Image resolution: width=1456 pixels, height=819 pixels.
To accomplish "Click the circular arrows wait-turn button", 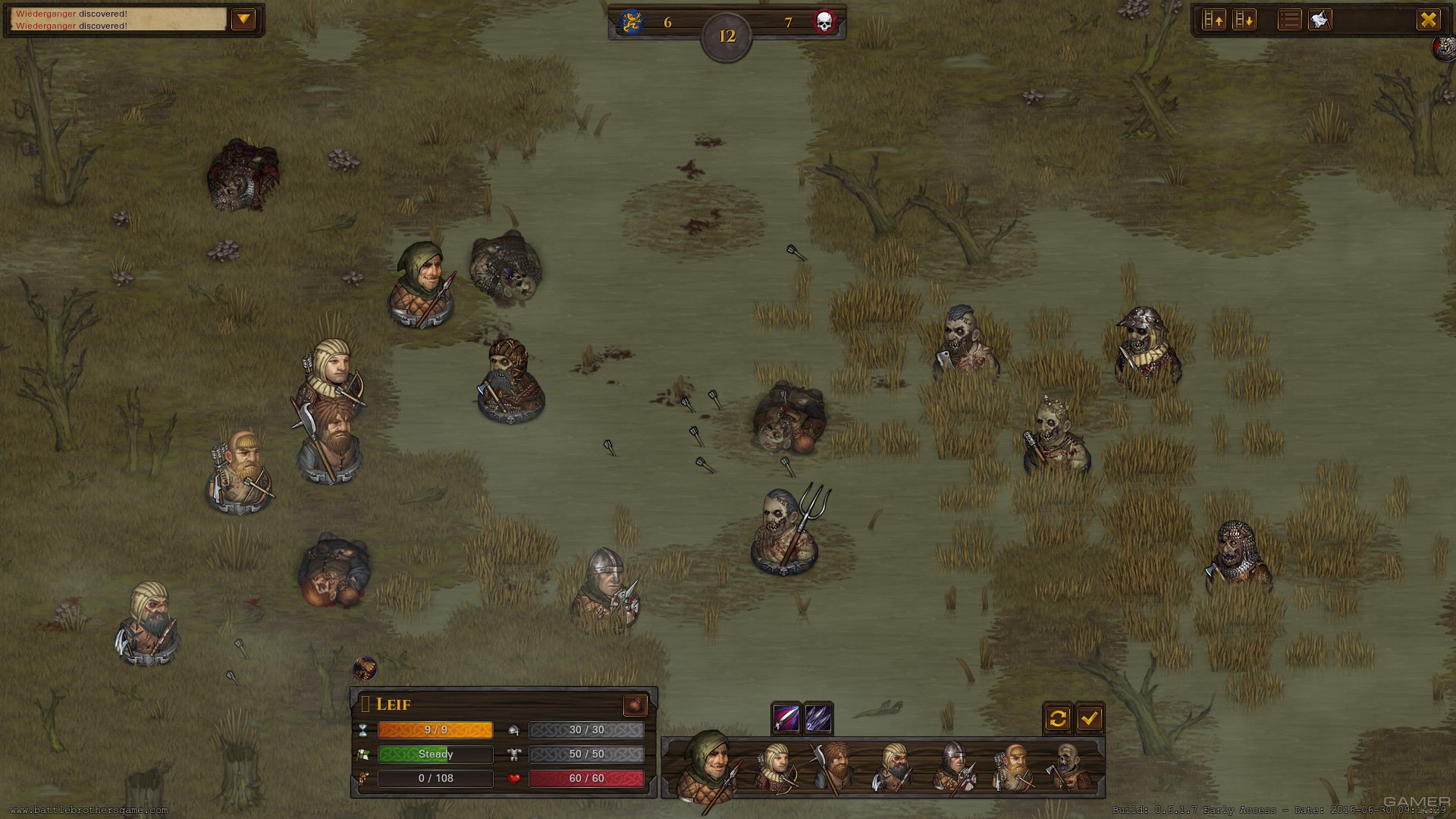I will [1058, 717].
